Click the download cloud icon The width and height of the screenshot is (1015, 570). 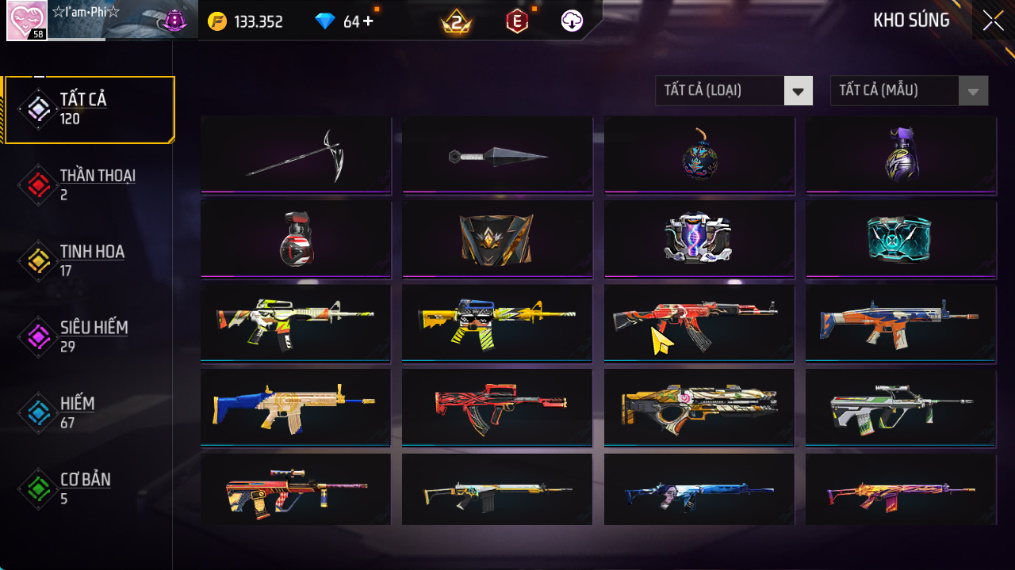click(x=572, y=21)
